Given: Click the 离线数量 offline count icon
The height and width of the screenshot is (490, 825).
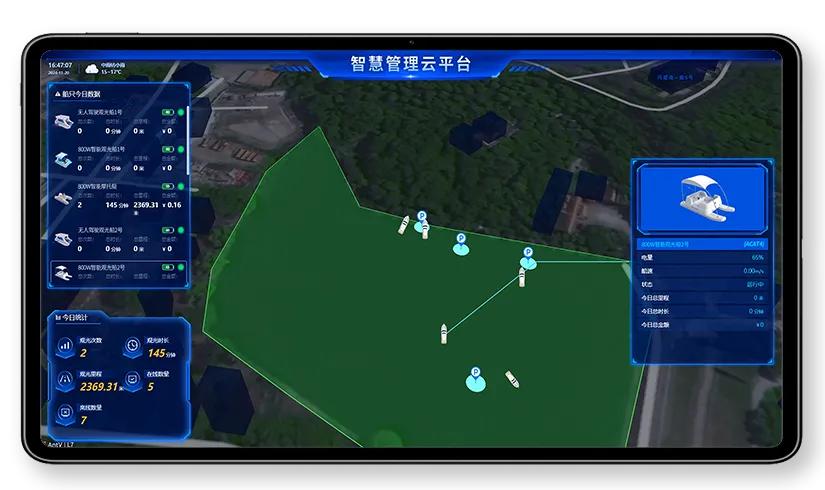Looking at the screenshot, I should tap(66, 412).
